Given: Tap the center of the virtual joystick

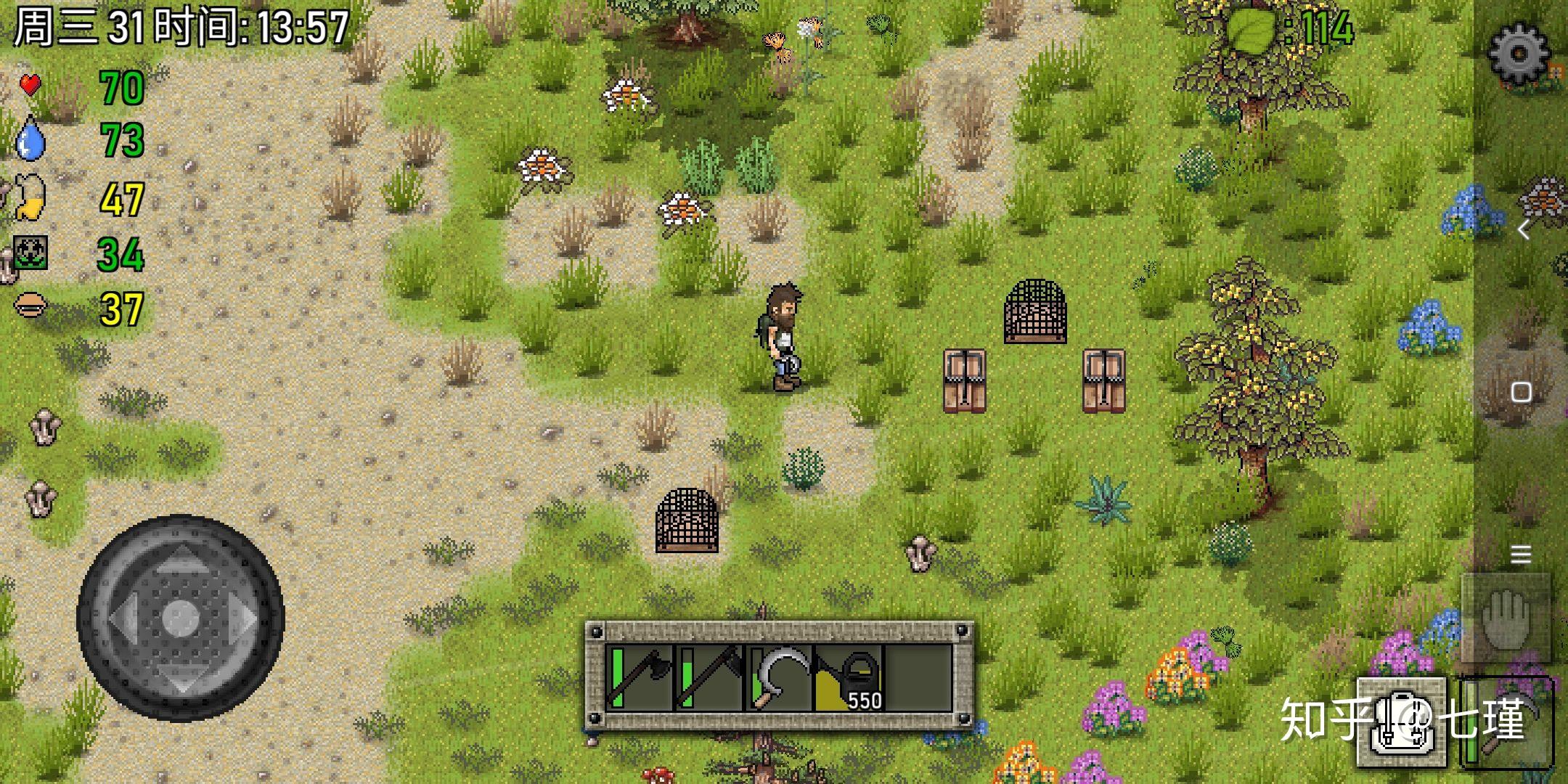Looking at the screenshot, I should (x=180, y=618).
